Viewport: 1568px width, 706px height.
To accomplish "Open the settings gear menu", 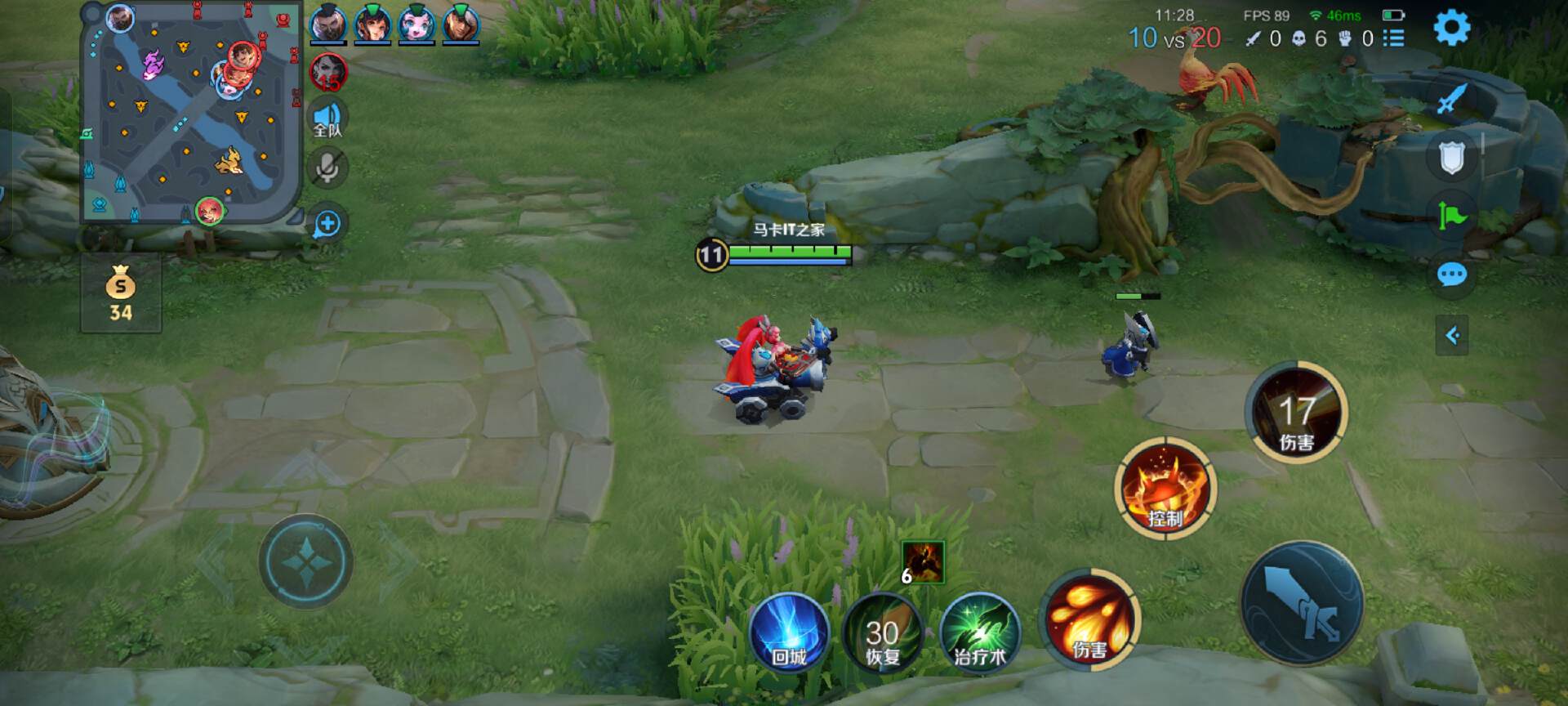I will point(1451,28).
